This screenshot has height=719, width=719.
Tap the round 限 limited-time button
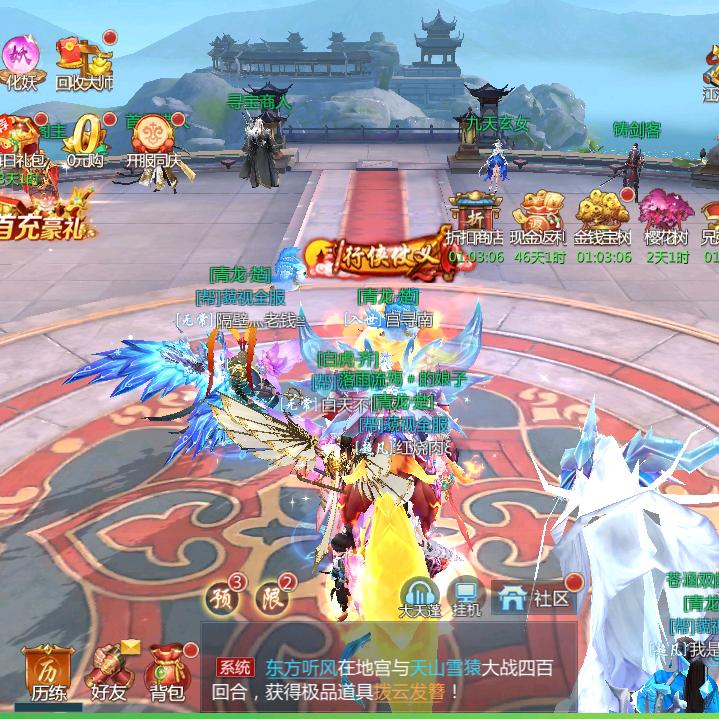tap(271, 599)
